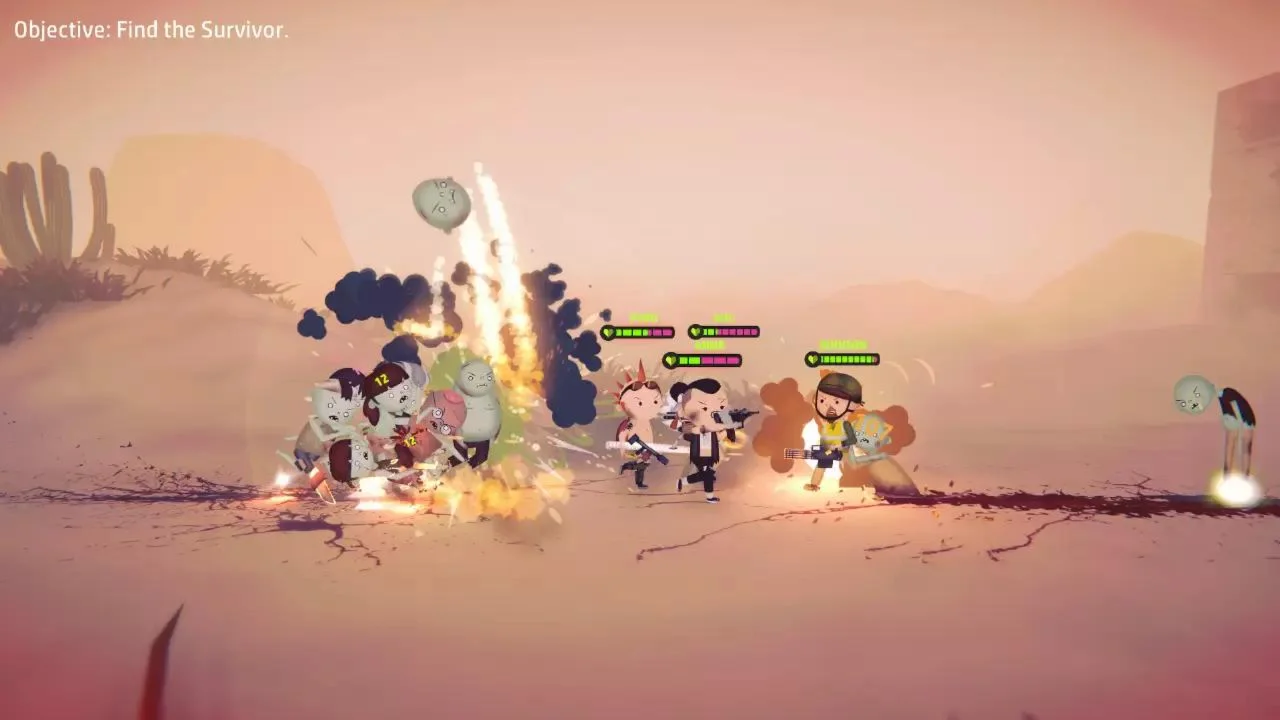Image resolution: width=1280 pixels, height=720 pixels.
Task: Click the 'Objective: Find the Survivor' text
Action: (148, 29)
